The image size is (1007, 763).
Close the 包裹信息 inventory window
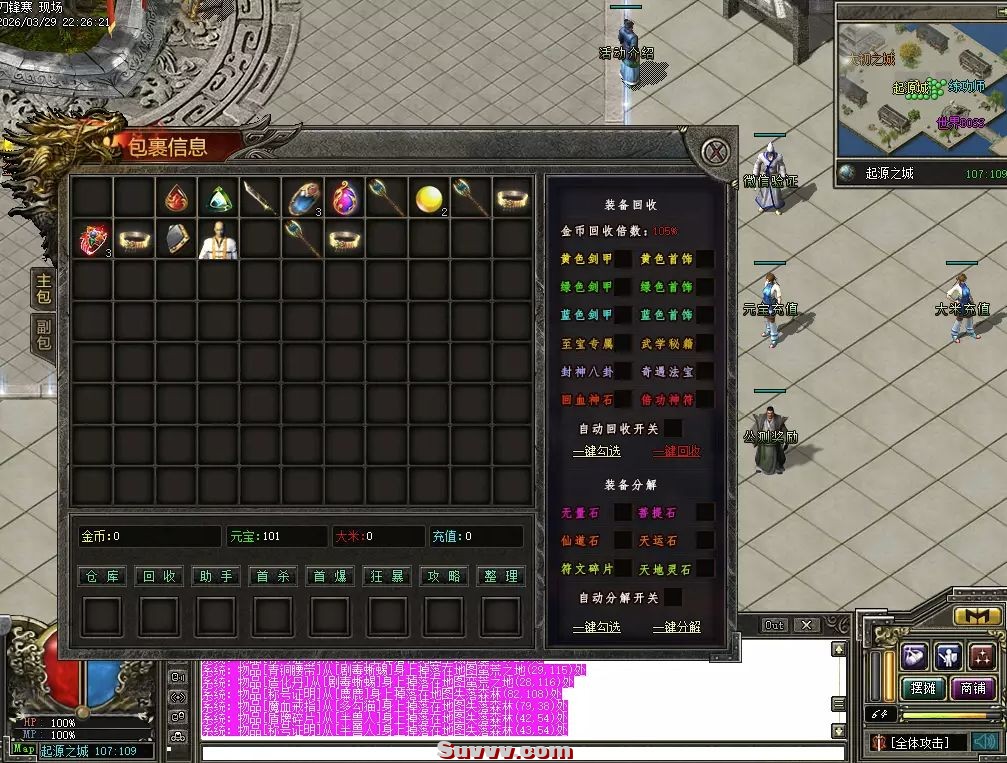click(714, 153)
